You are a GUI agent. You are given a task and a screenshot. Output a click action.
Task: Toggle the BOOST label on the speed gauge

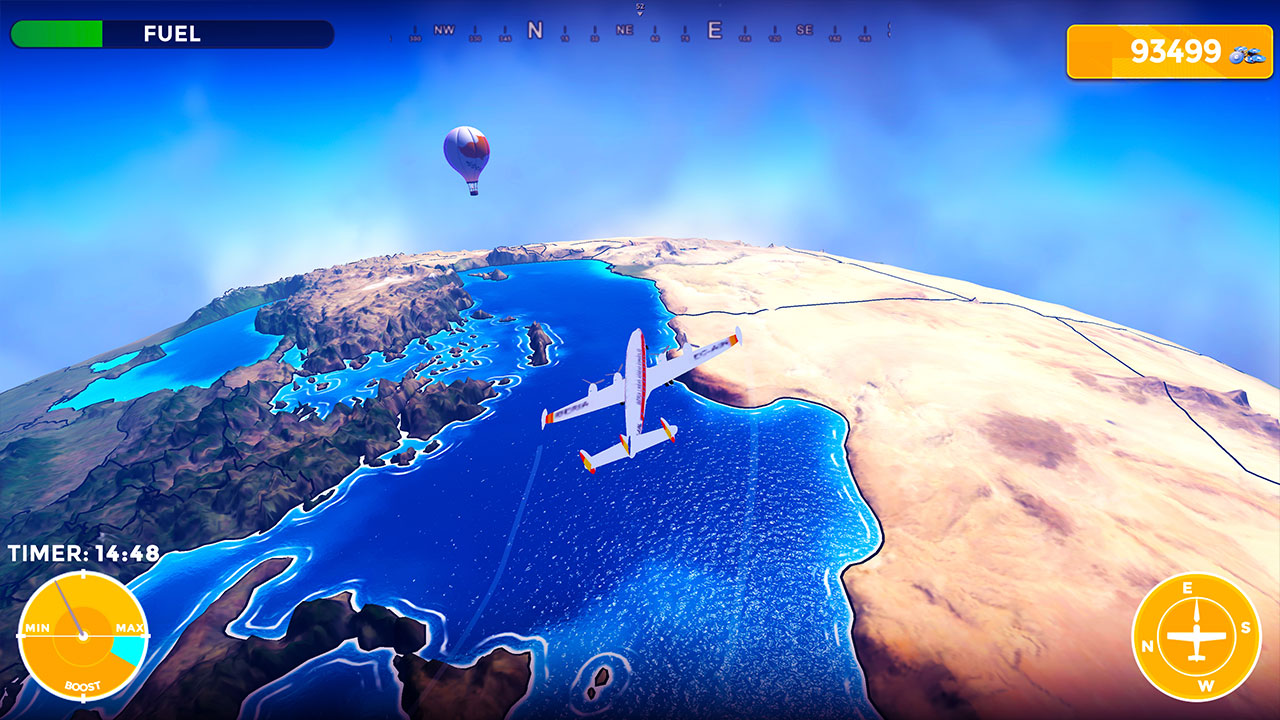85,684
